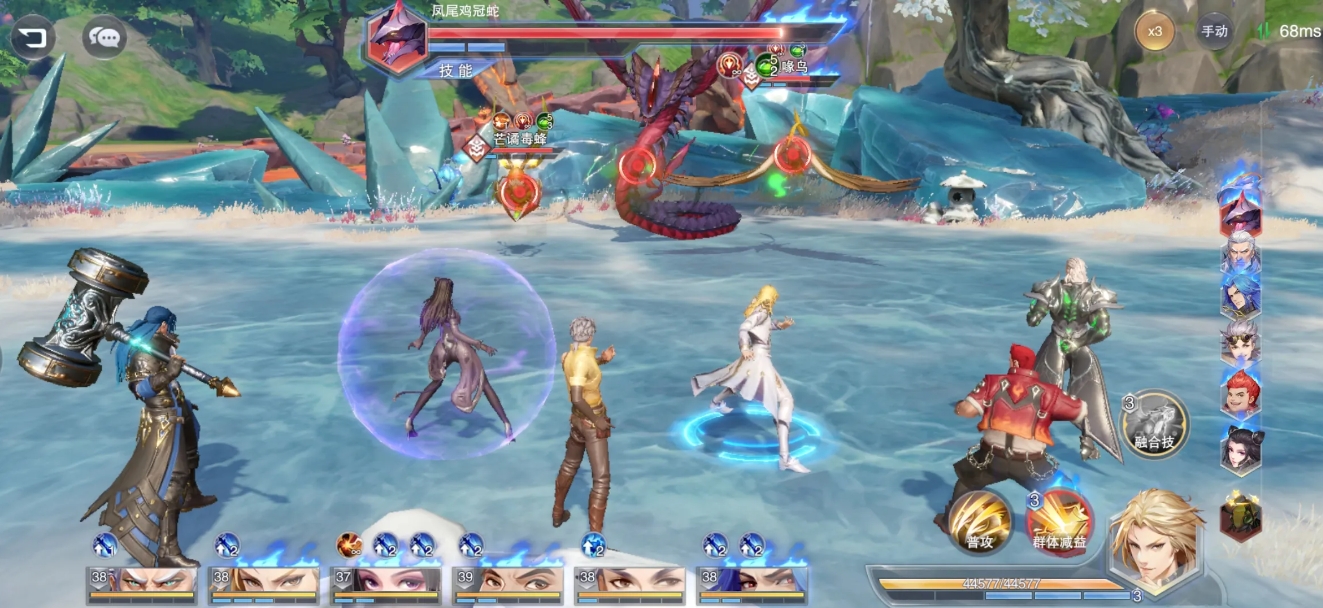
Task: Toggle the 手动 manual battle mode
Action: pyautogui.click(x=1214, y=31)
